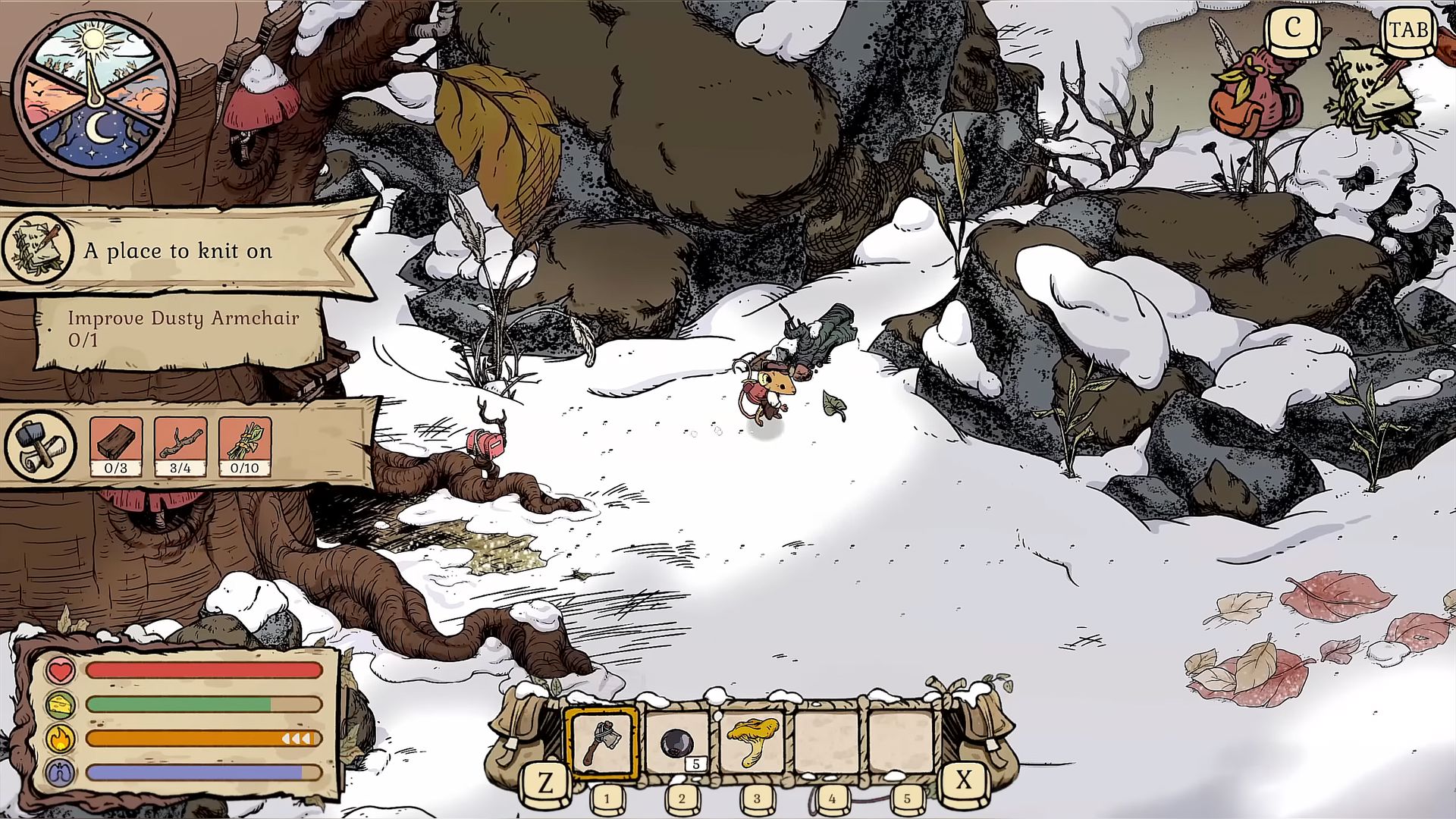The image size is (1456, 819).
Task: Open the hammer and scroll crafting icon
Action: pos(39,445)
